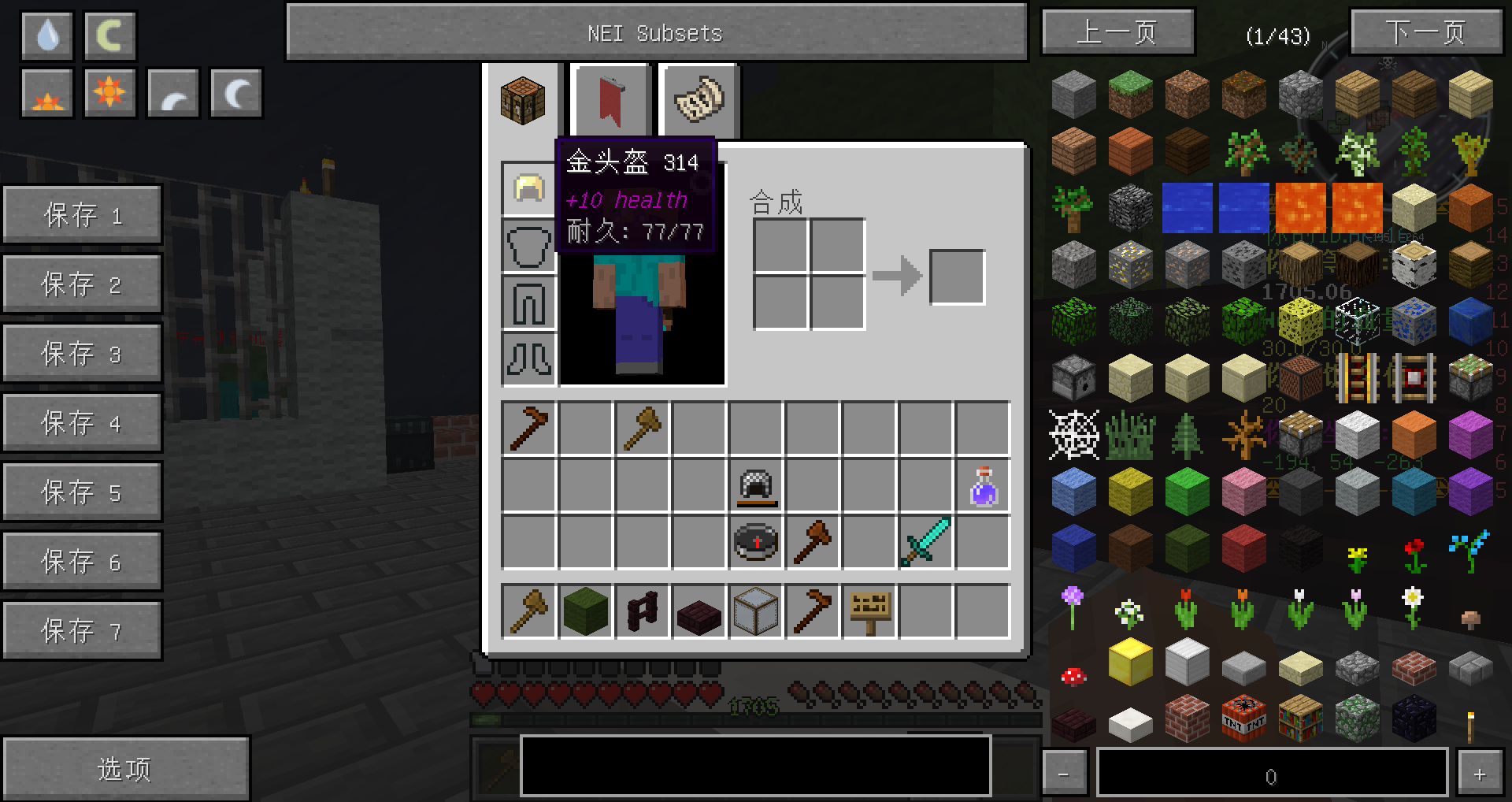Pick up the diamond sword

click(926, 542)
